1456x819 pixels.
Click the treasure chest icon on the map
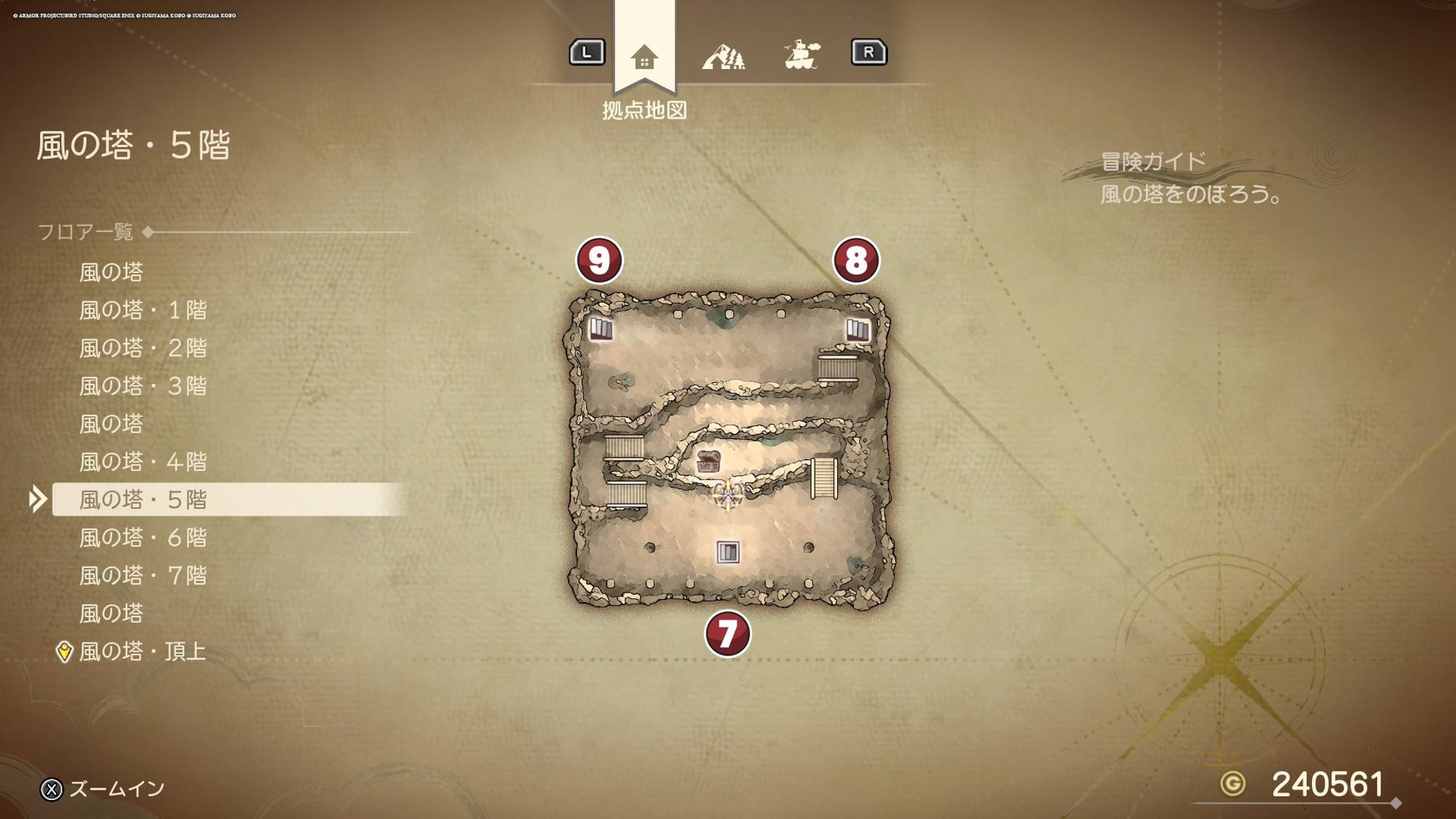tap(708, 462)
